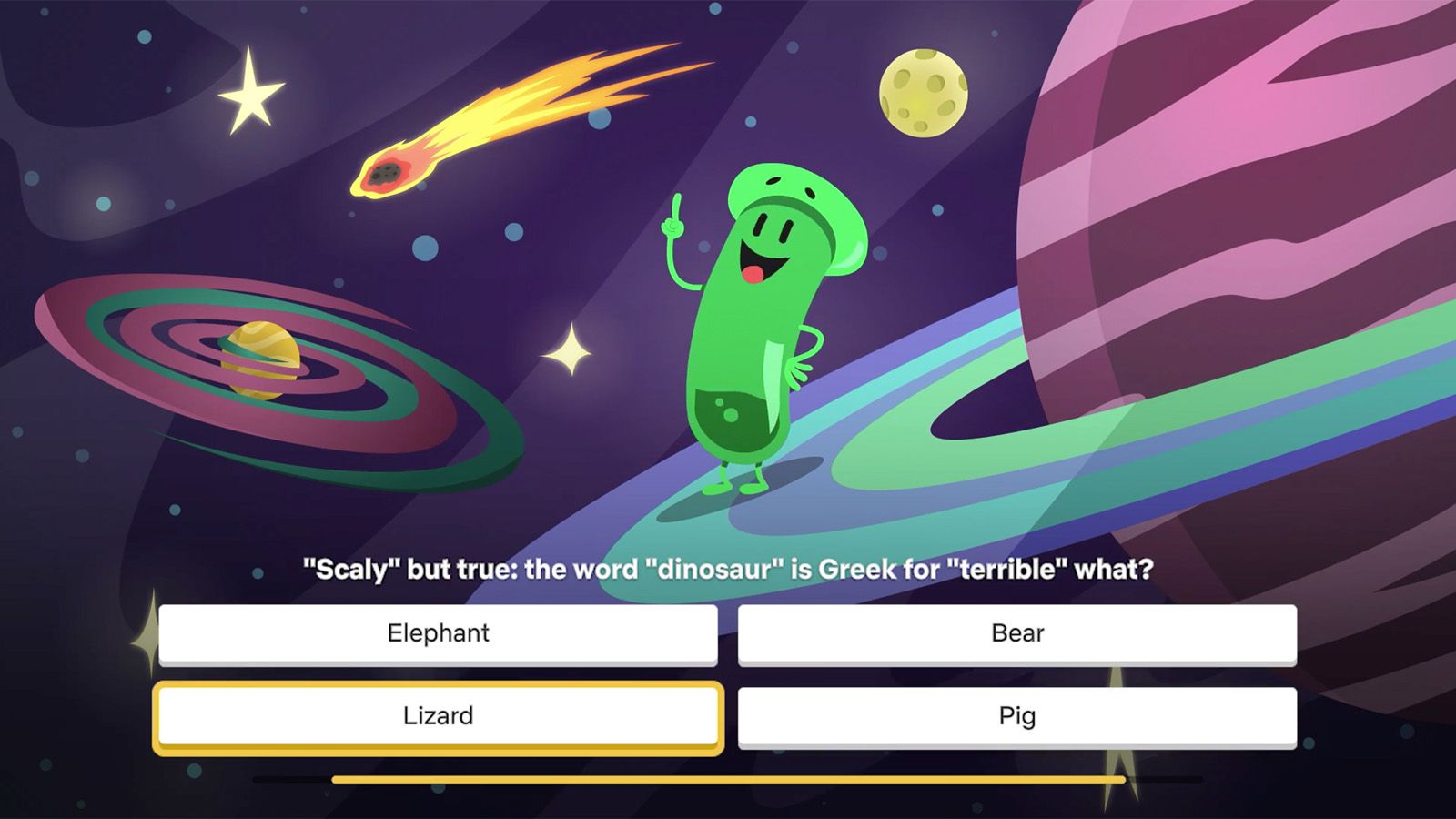Pick "Pig" from the answer options
The width and height of the screenshot is (1456, 819).
click(1016, 715)
